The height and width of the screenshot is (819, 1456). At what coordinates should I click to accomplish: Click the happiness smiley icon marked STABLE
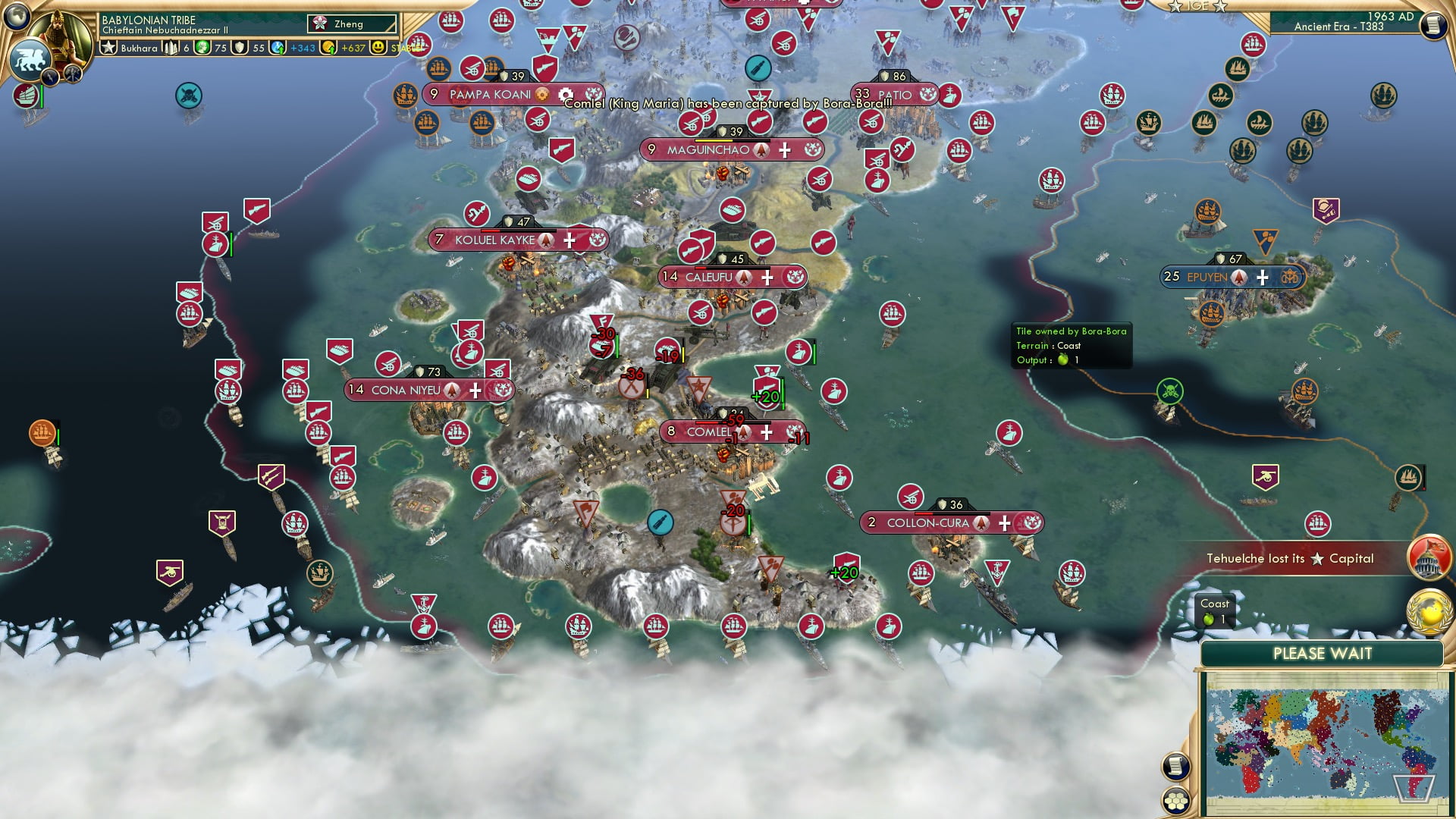[x=377, y=47]
